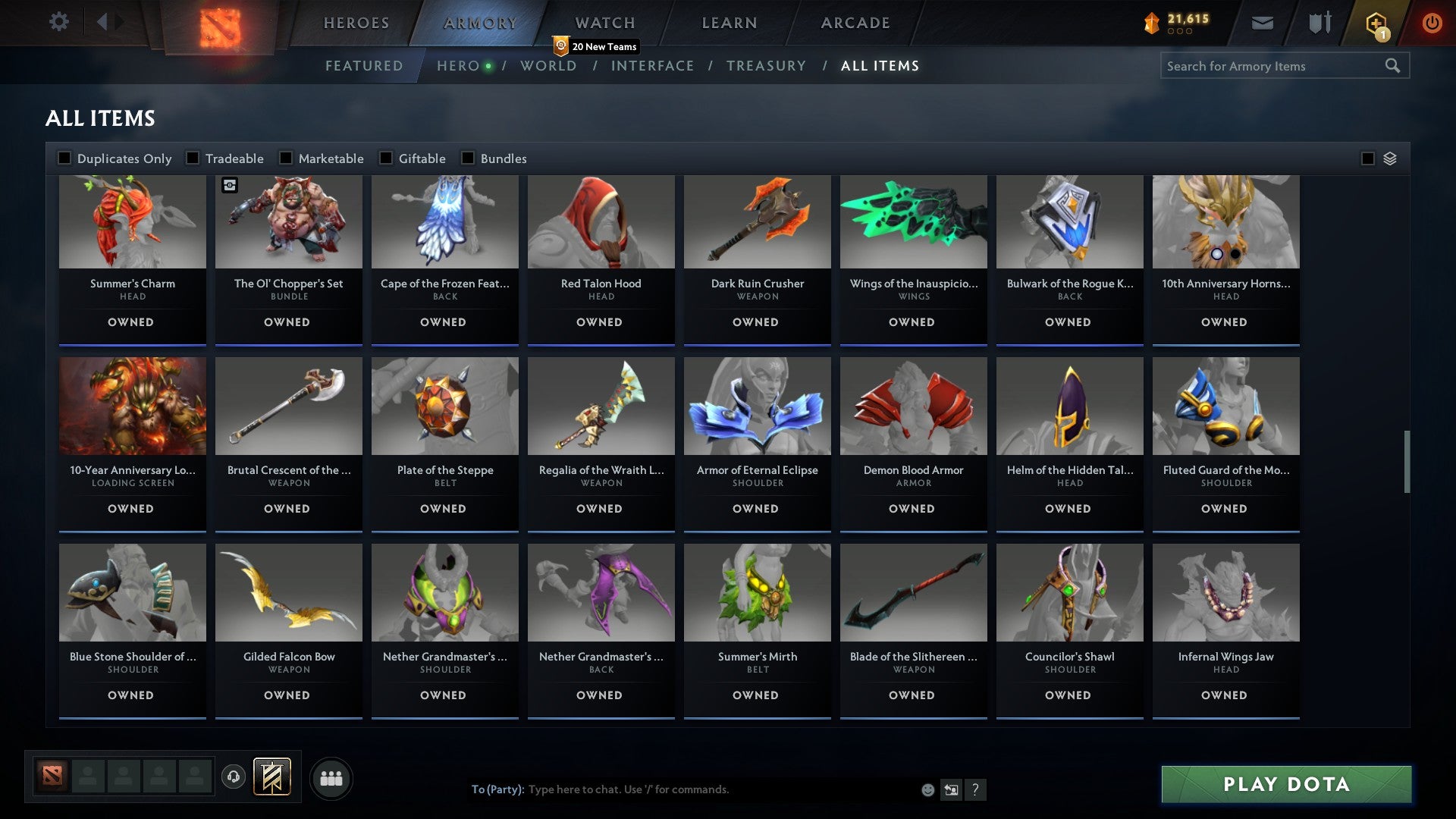Open the friends list icon near Play Dota
This screenshot has height=819, width=1456.
(x=331, y=777)
